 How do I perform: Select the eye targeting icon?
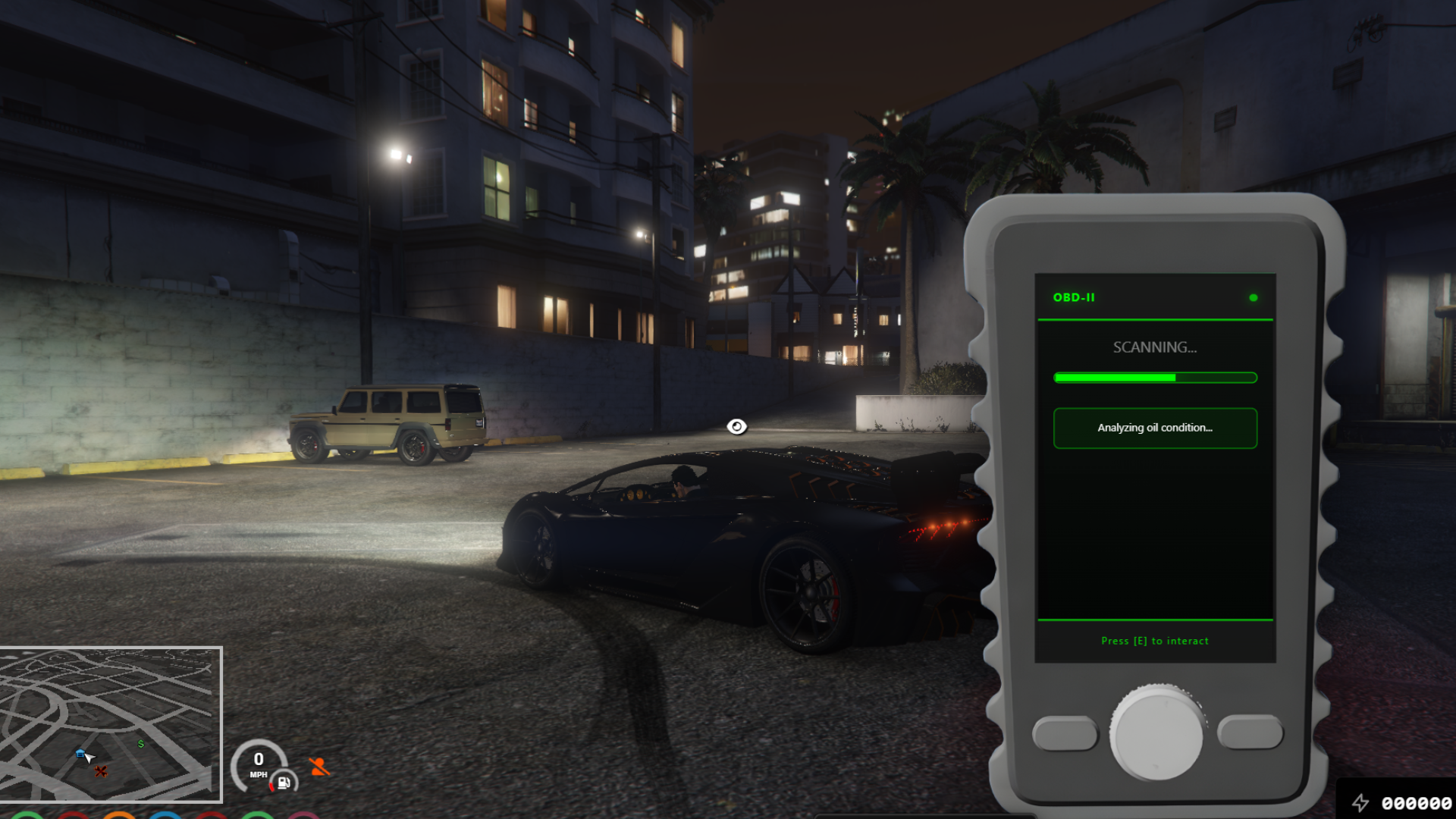point(736,427)
